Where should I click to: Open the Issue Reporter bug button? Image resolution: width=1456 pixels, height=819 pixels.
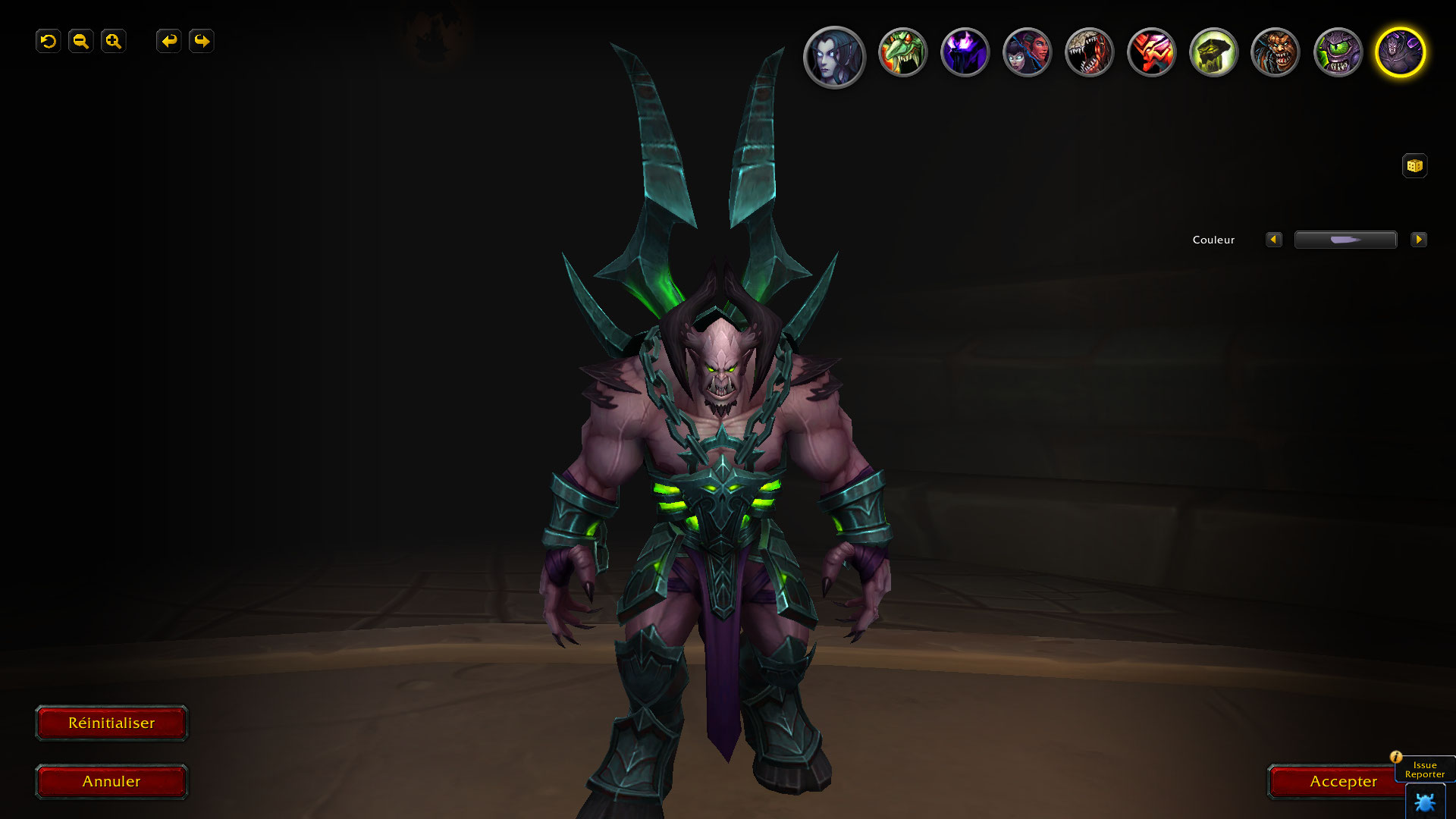[1425, 802]
